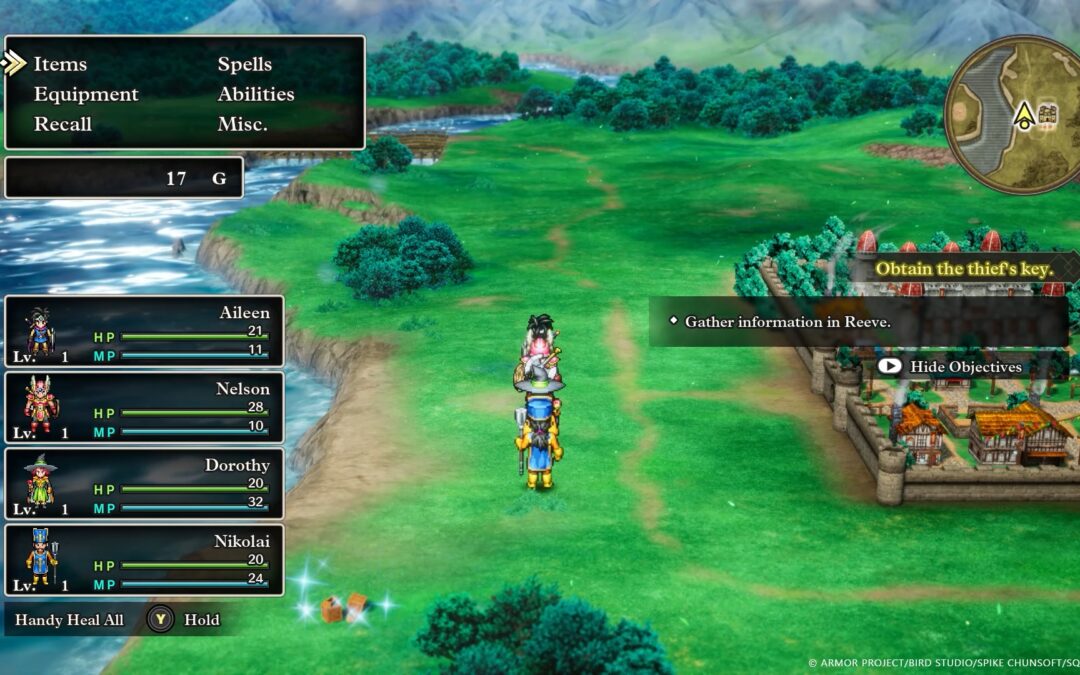Select the Abilities option

tap(256, 94)
